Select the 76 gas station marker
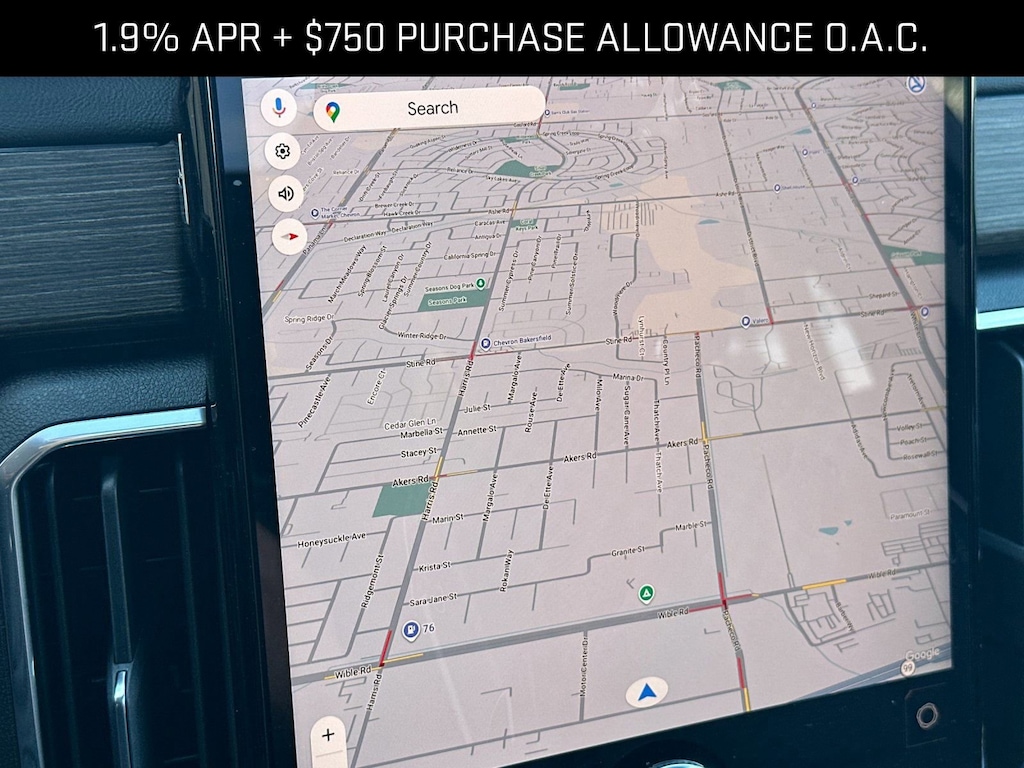Image resolution: width=1024 pixels, height=768 pixels. click(410, 629)
